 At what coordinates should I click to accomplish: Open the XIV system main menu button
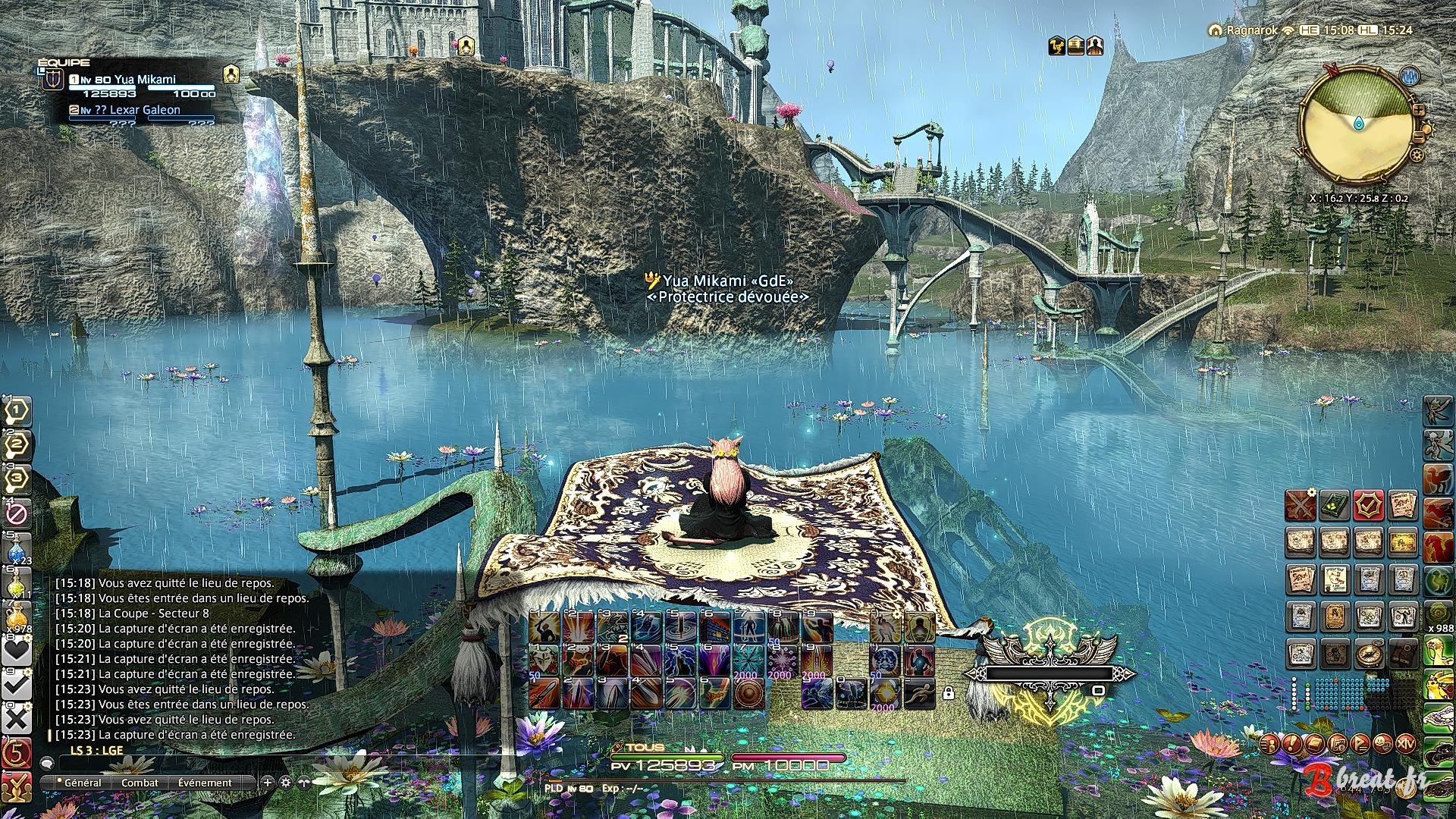(1405, 742)
